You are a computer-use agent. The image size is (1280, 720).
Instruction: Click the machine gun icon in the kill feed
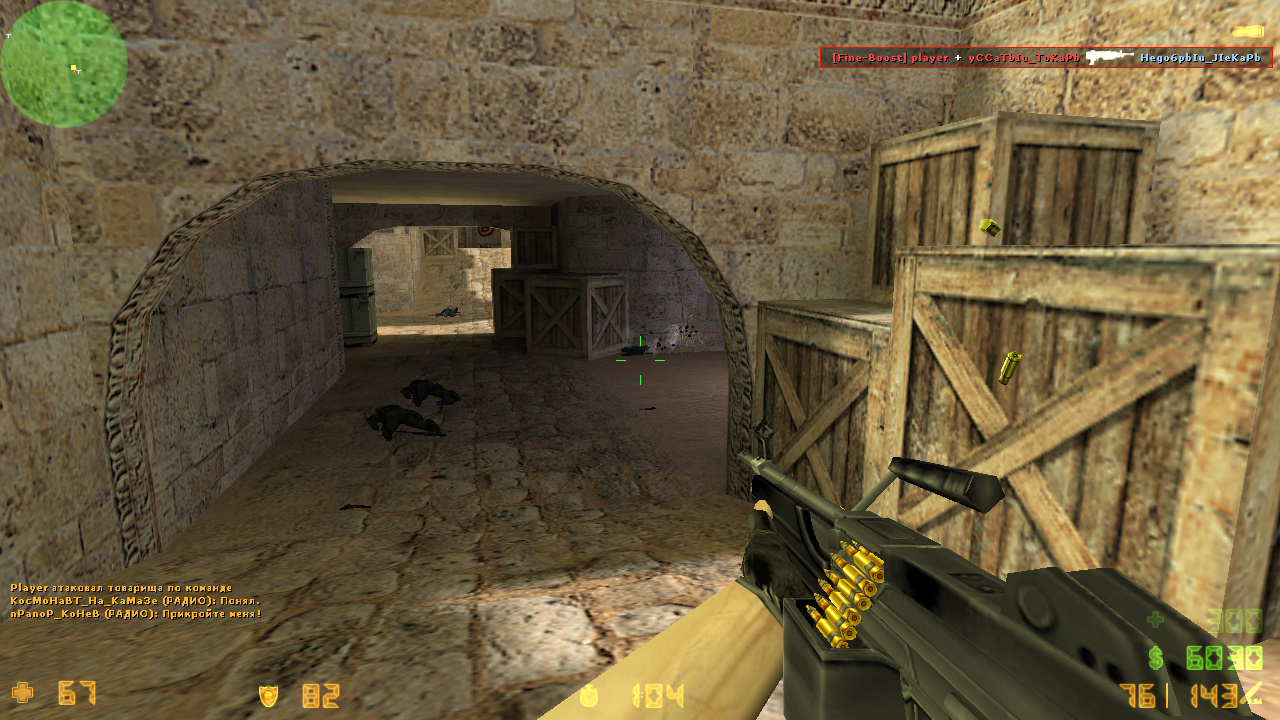click(1110, 57)
